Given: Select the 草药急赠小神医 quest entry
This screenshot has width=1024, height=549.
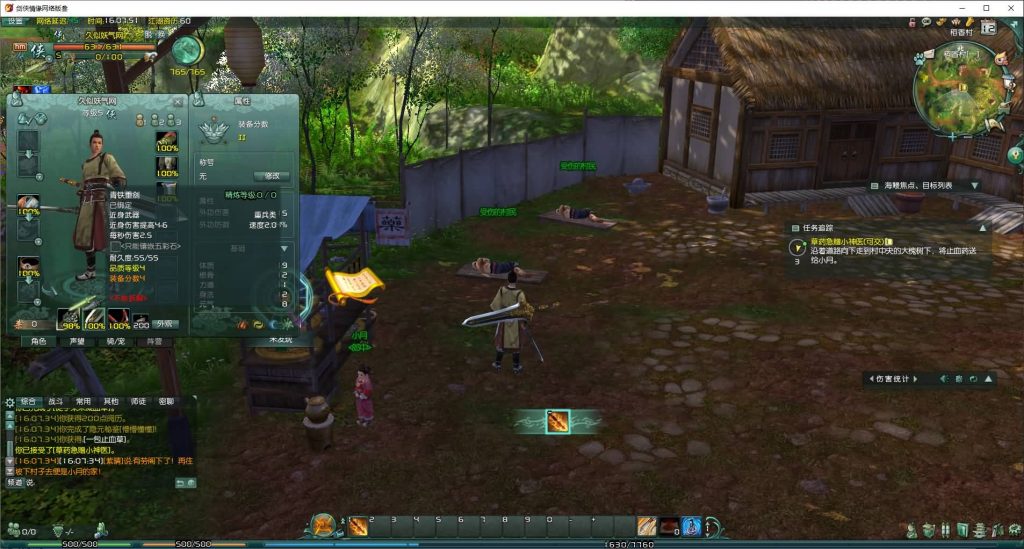Looking at the screenshot, I should click(x=837, y=241).
